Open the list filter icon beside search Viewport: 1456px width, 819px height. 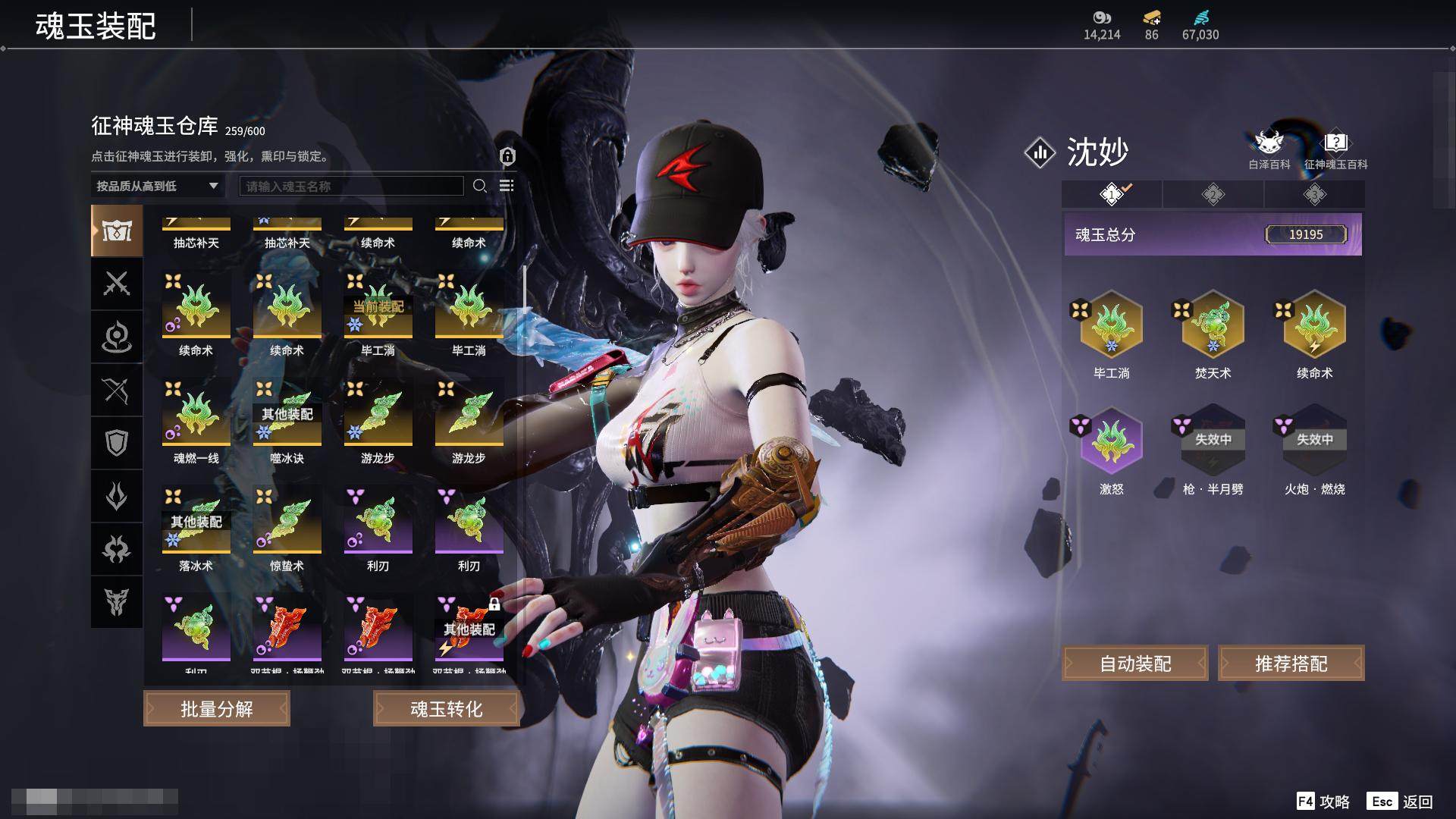pos(507,187)
